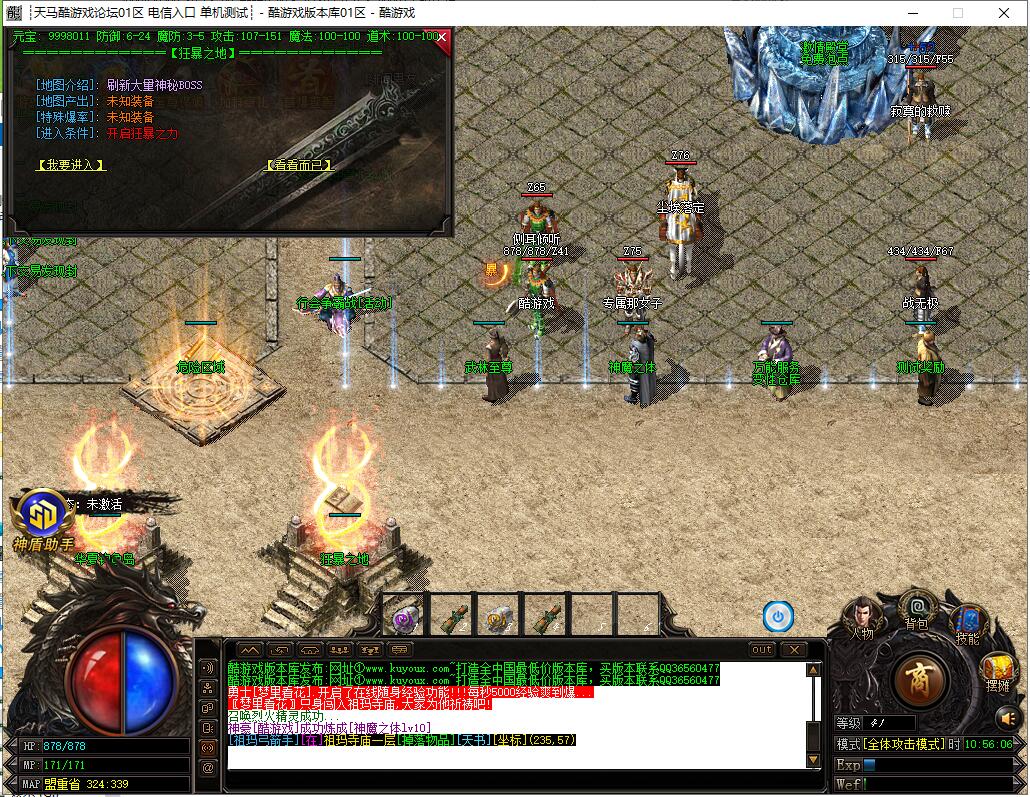The width and height of the screenshot is (1030, 797).
Task: Open the 背包 bag
Action: click(x=916, y=608)
